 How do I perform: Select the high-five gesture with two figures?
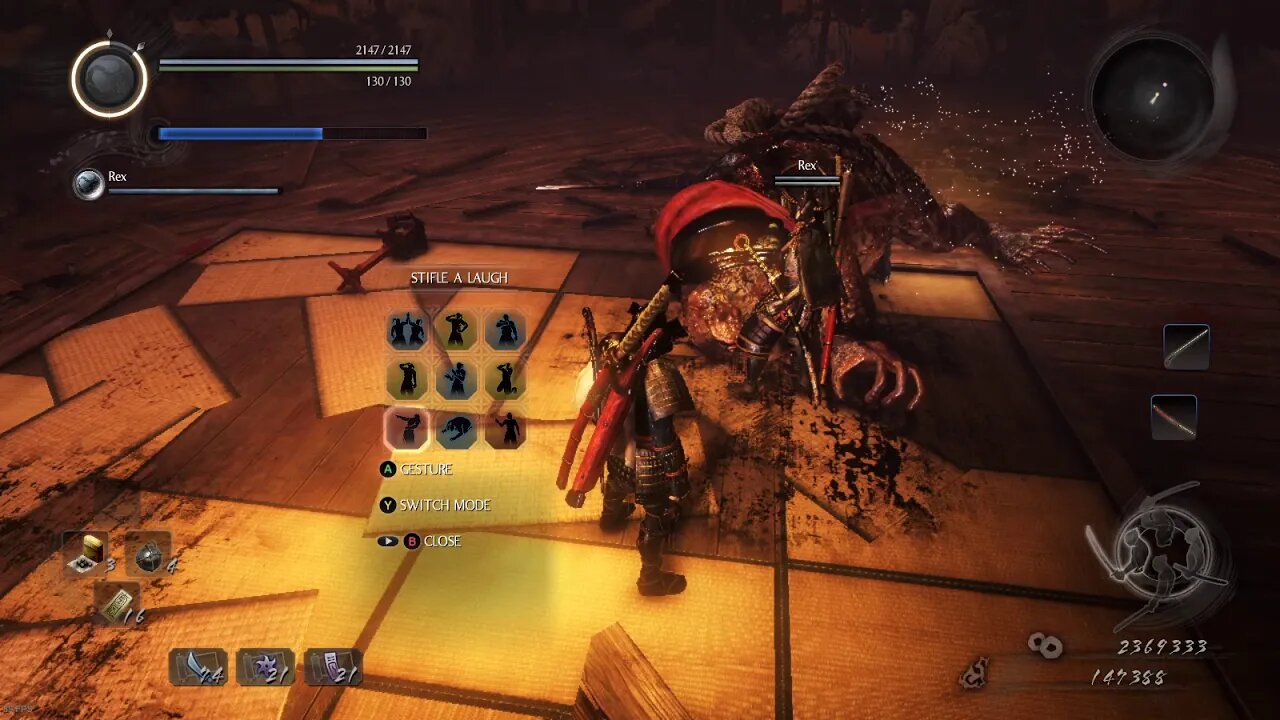click(407, 330)
